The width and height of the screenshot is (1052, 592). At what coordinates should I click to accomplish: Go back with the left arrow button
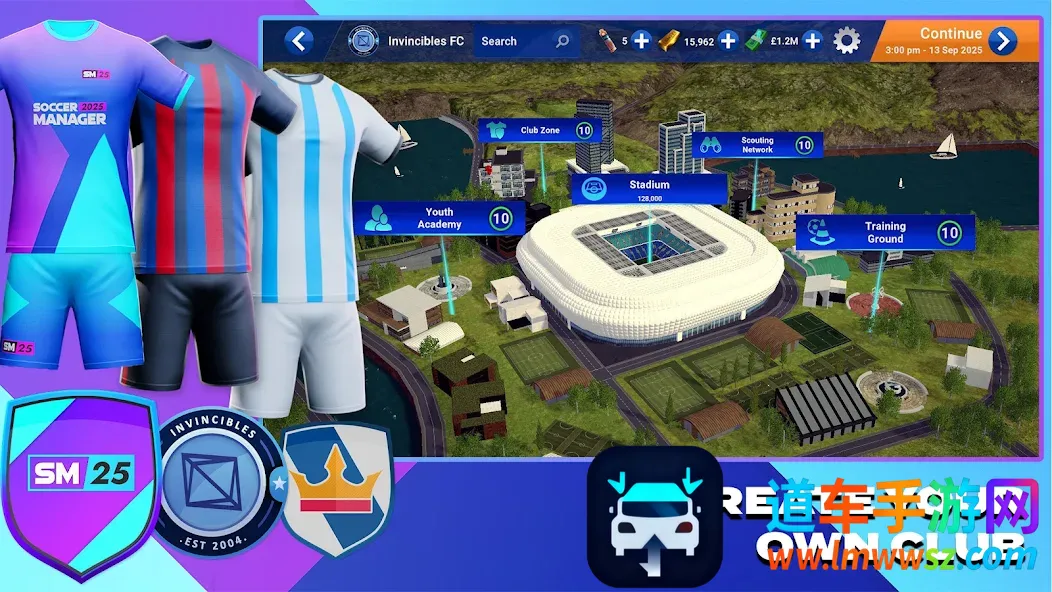point(298,41)
